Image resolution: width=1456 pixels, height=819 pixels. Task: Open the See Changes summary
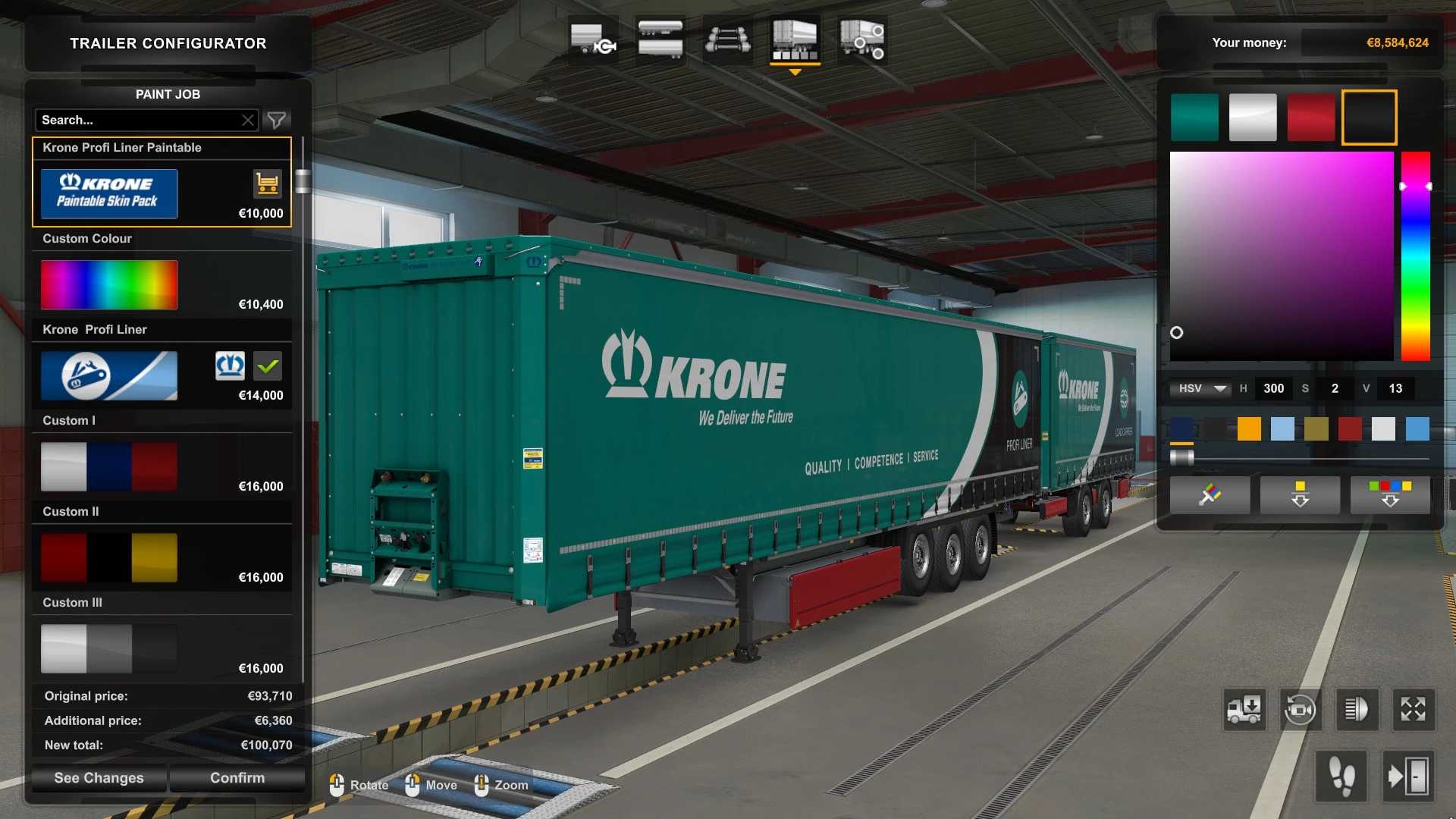pos(99,777)
